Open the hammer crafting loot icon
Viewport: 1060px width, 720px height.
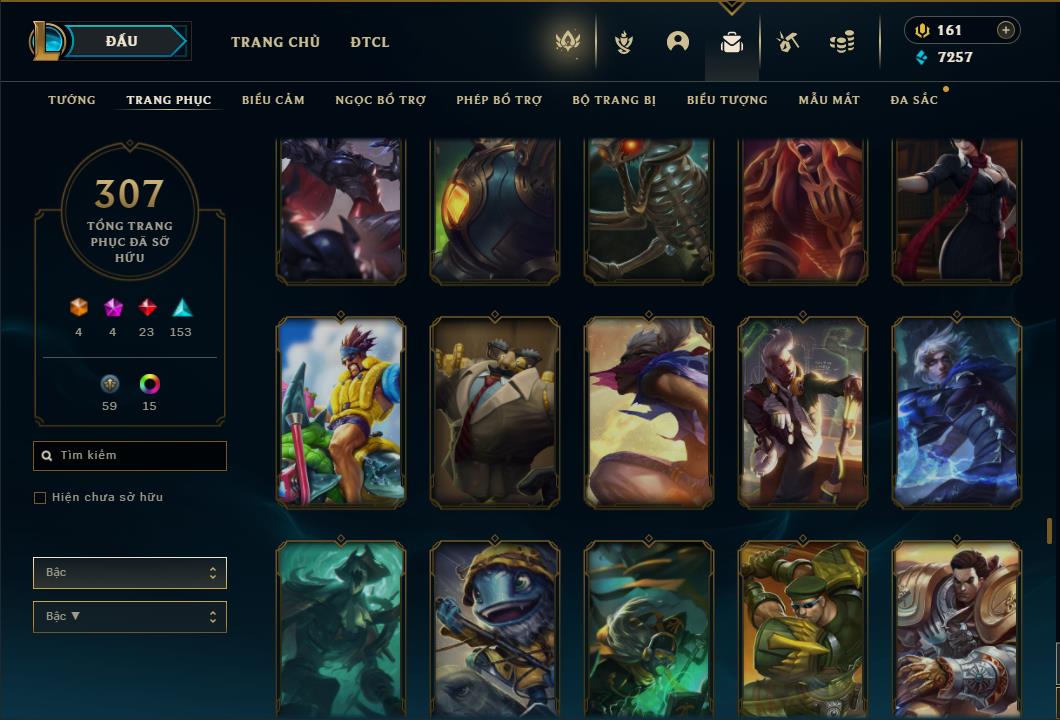pos(788,42)
